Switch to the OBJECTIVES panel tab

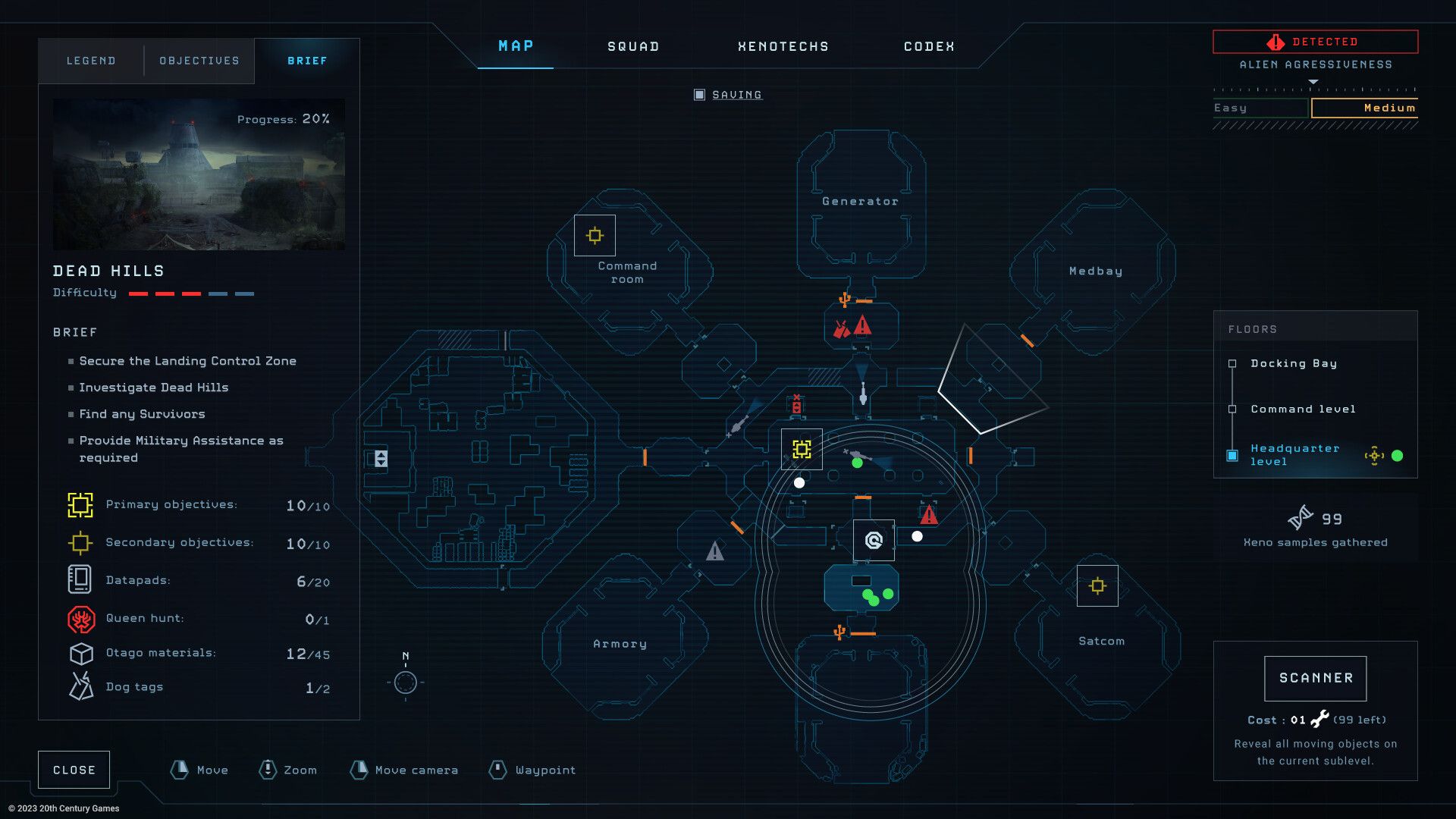[198, 61]
